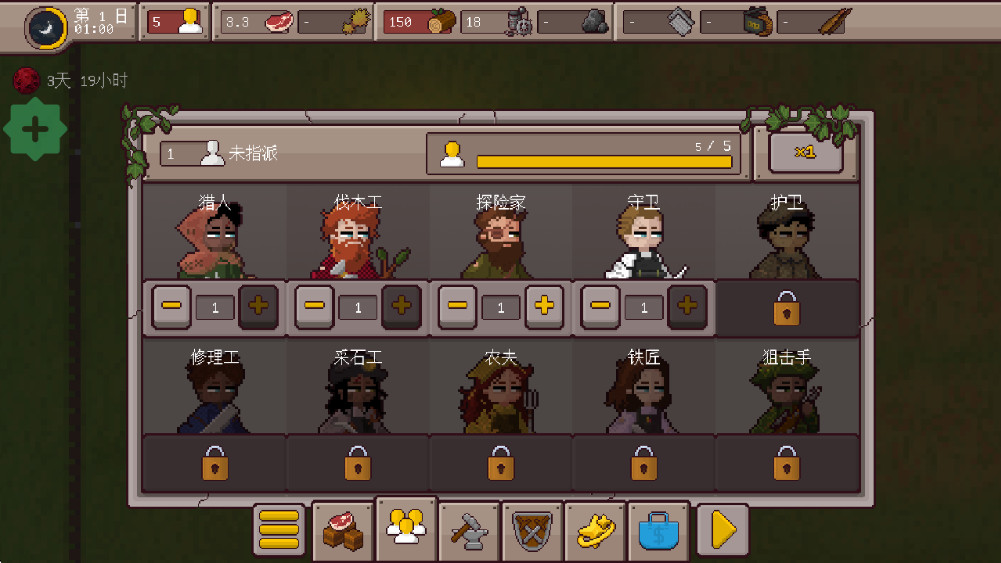
Task: Decrease the 探险家 explorer count
Action: click(458, 306)
